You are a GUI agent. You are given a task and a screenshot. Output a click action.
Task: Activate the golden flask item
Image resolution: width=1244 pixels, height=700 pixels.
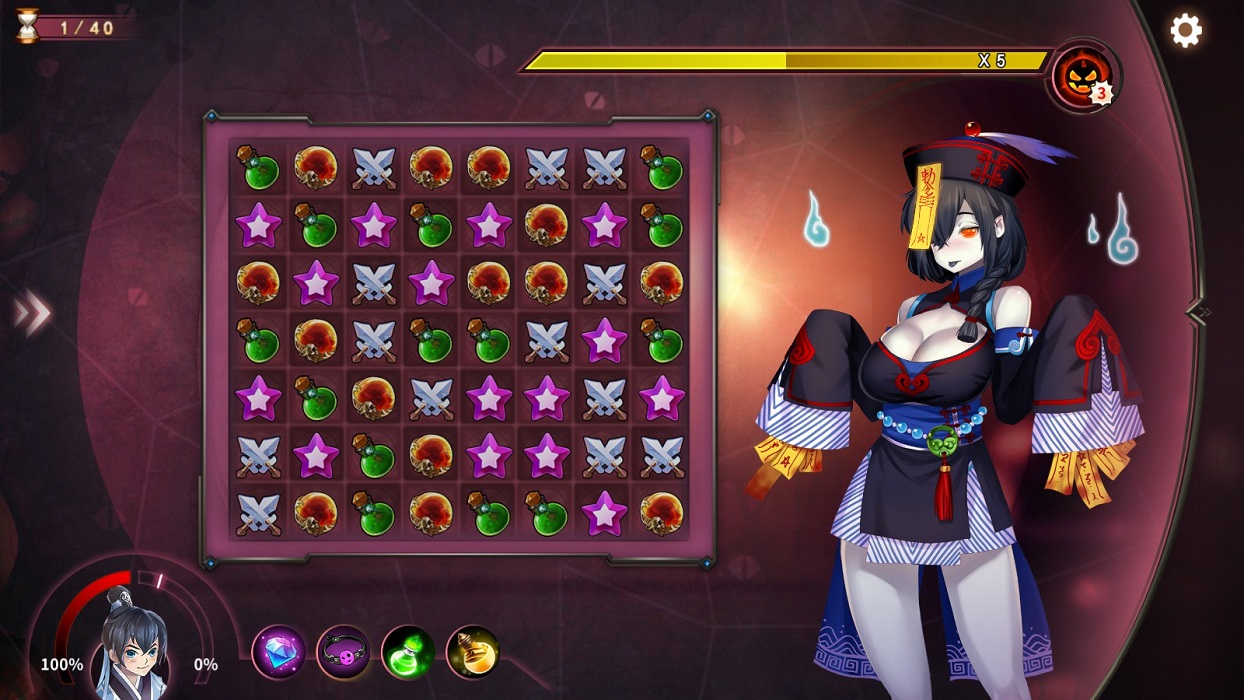[473, 652]
